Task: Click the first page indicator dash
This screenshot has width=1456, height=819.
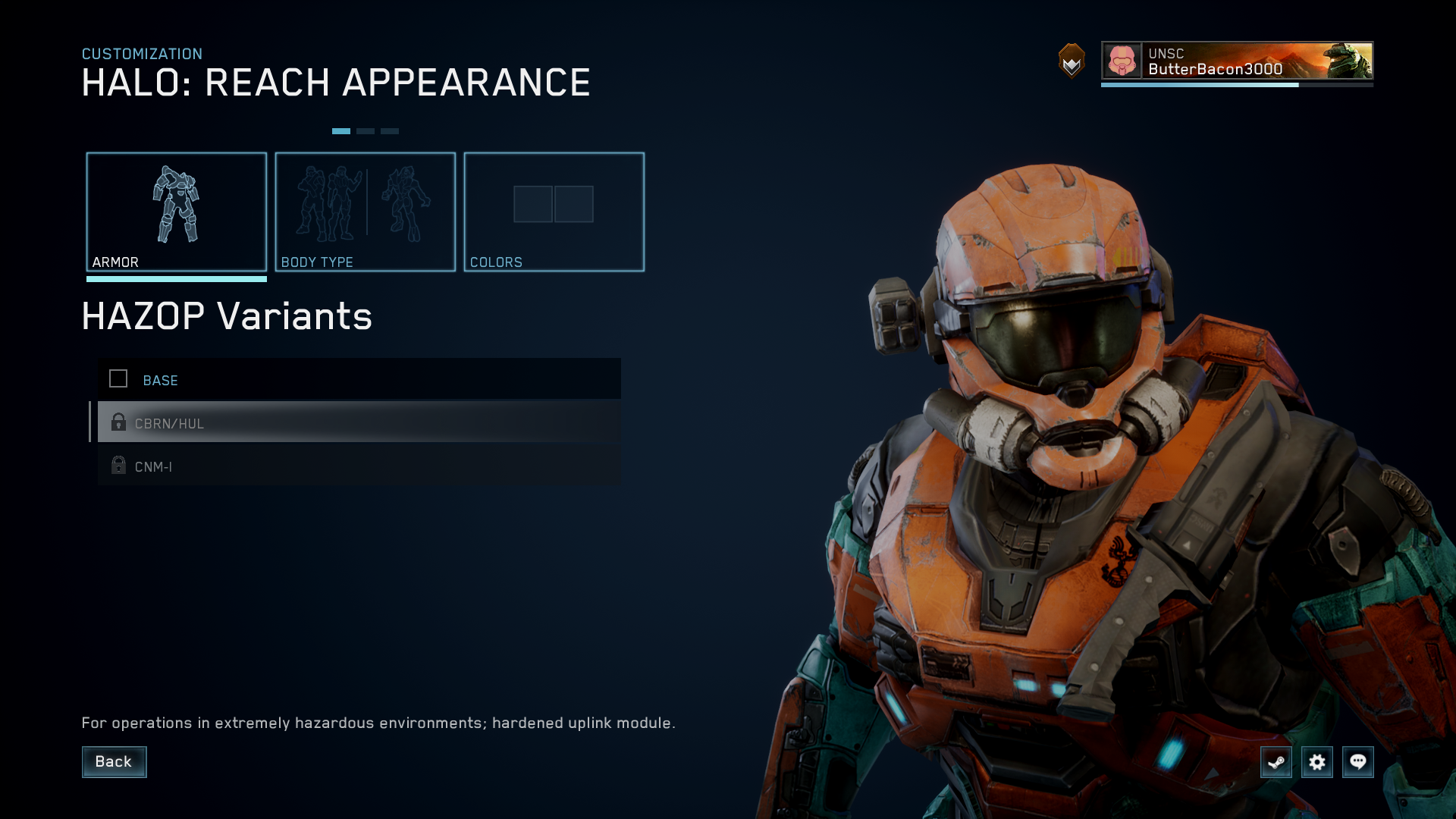Action: [342, 130]
